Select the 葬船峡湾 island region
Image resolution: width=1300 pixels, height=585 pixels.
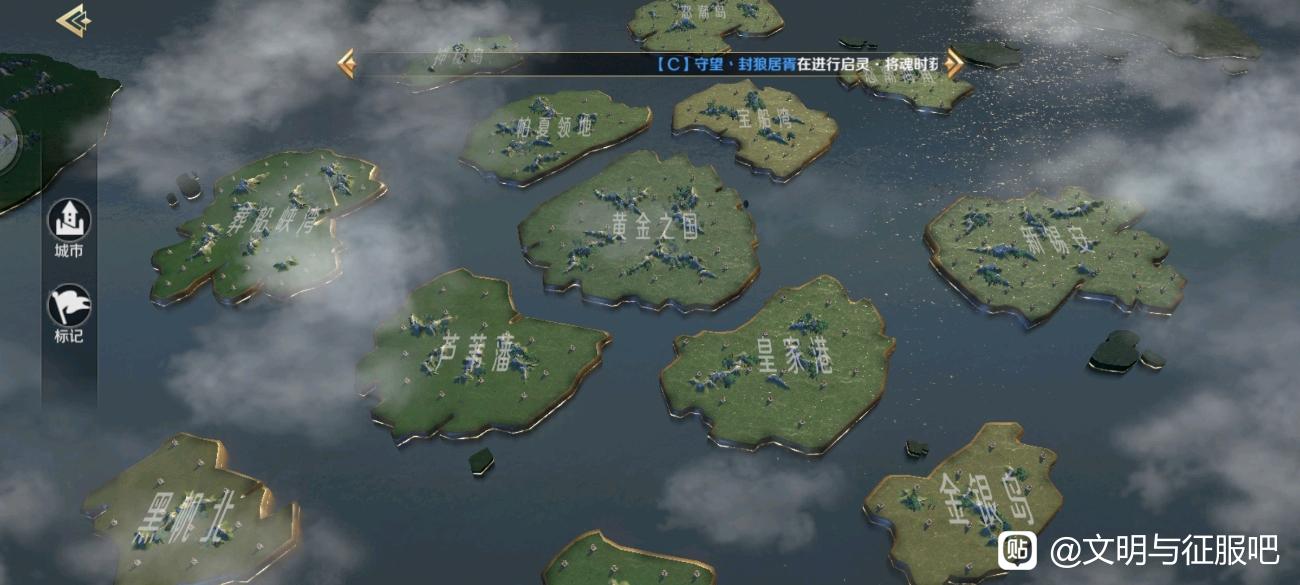pyautogui.click(x=265, y=225)
